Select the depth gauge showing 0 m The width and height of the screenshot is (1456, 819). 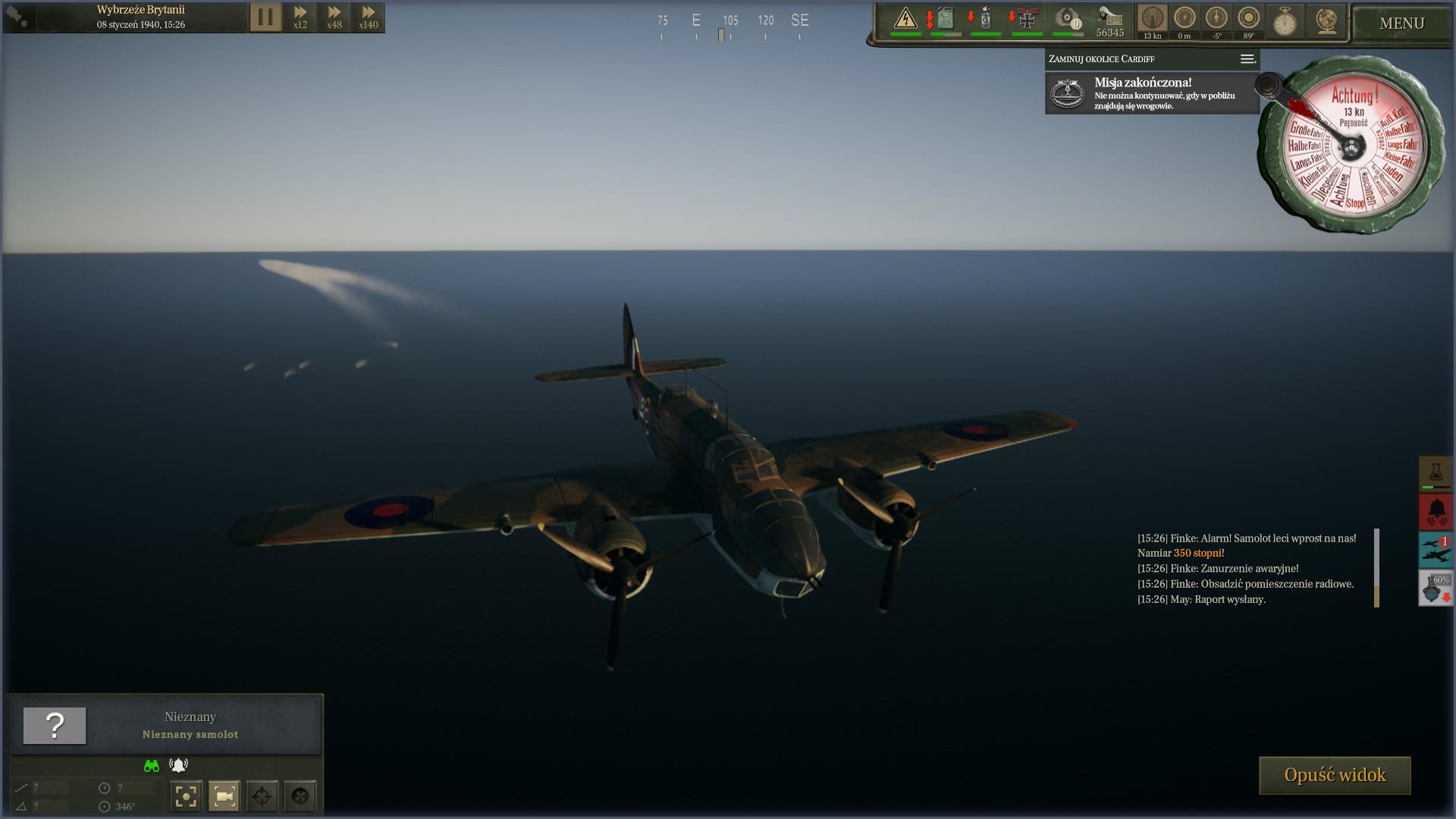point(1185,20)
